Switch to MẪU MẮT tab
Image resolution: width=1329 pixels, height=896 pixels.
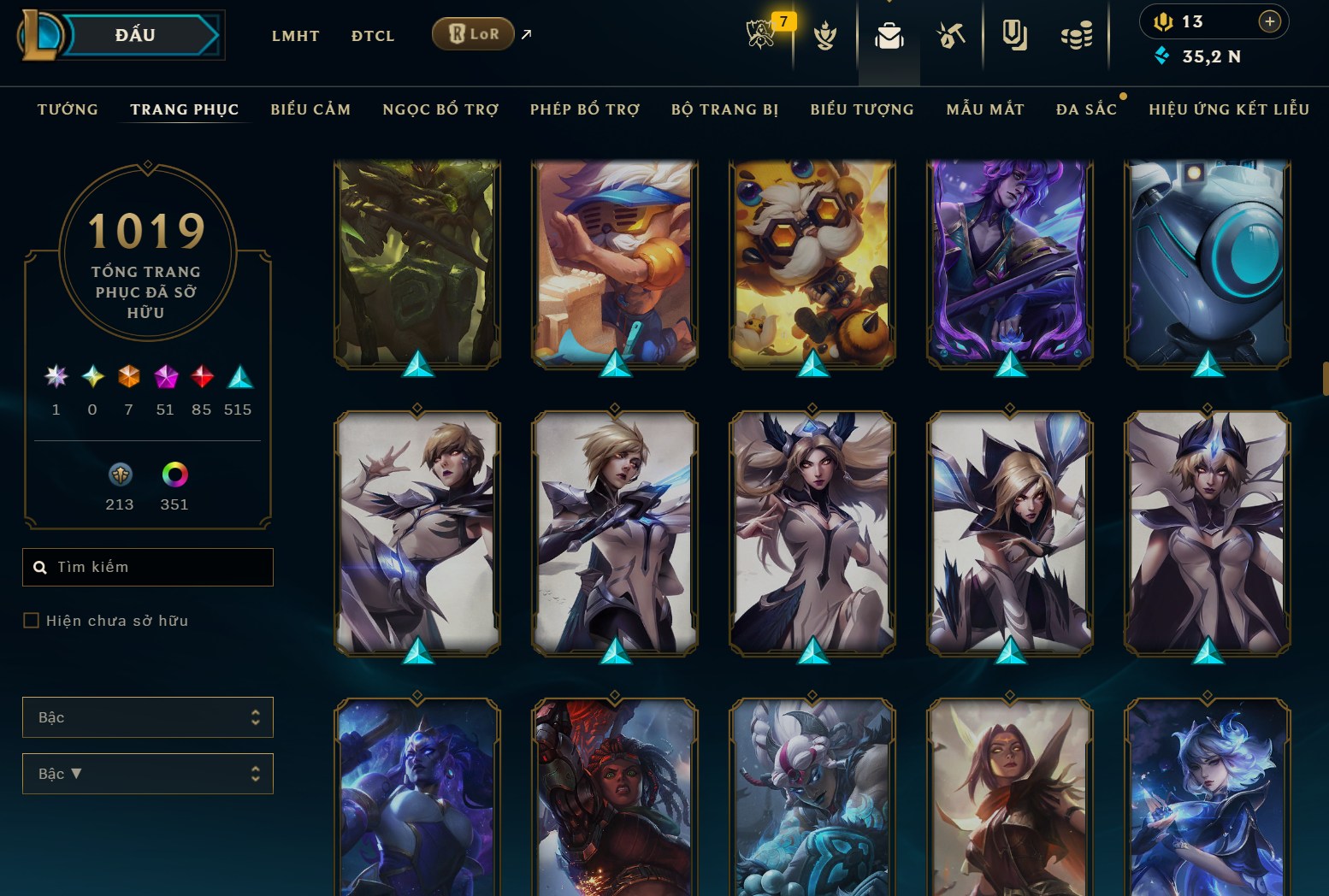pyautogui.click(x=985, y=109)
